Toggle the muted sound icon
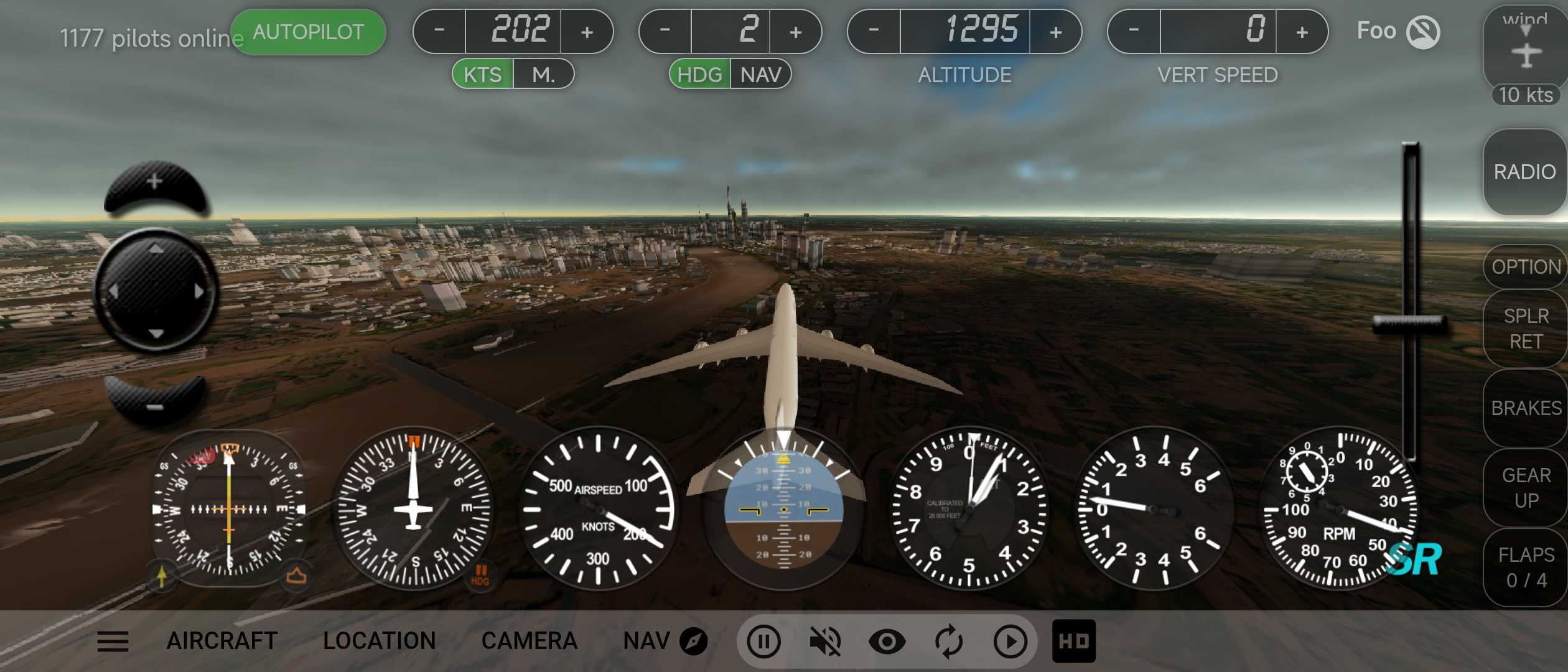The width and height of the screenshot is (1568, 672). point(825,641)
